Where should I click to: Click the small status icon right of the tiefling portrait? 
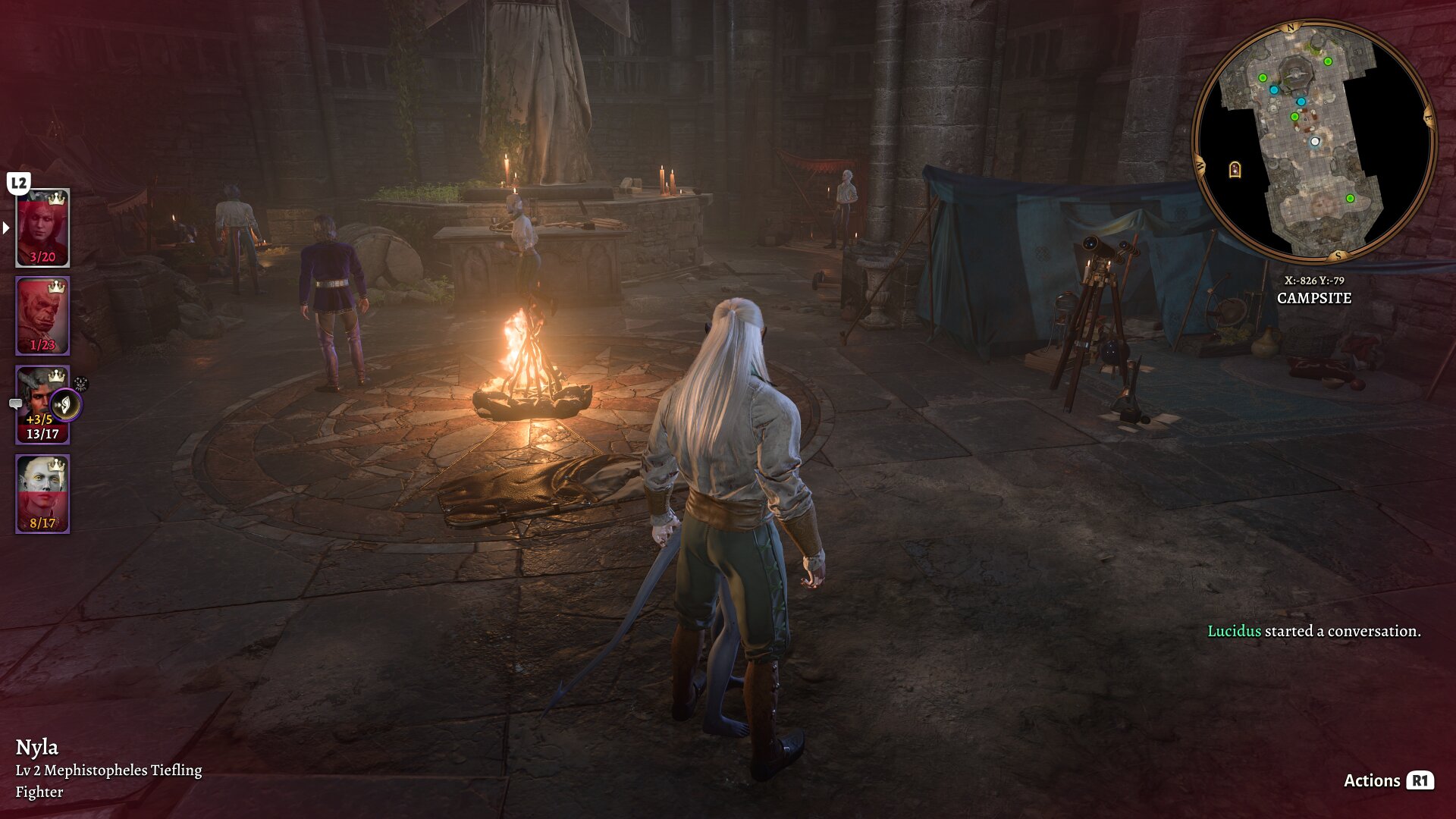(81, 384)
